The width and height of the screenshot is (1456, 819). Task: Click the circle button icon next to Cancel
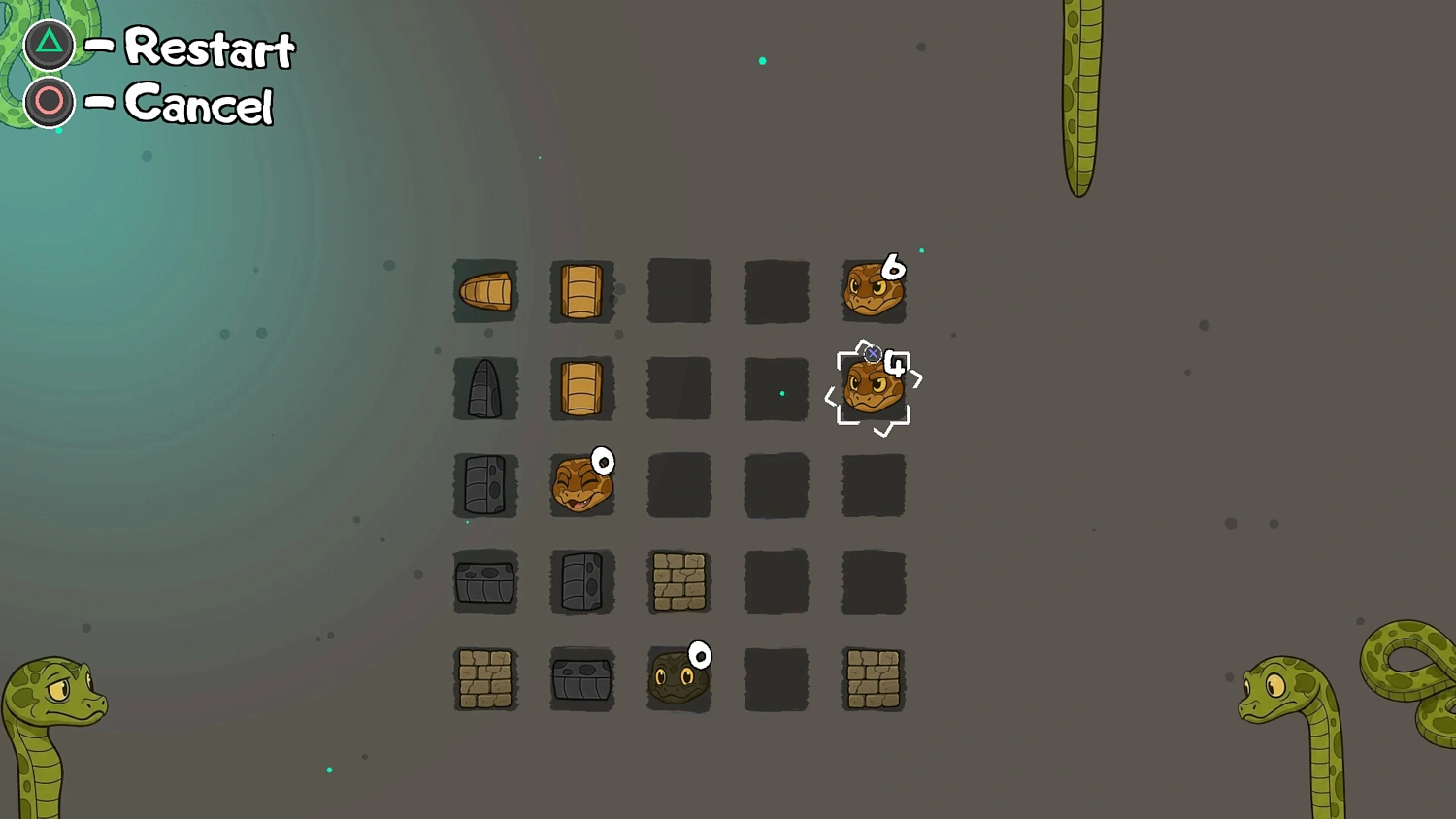coord(49,101)
